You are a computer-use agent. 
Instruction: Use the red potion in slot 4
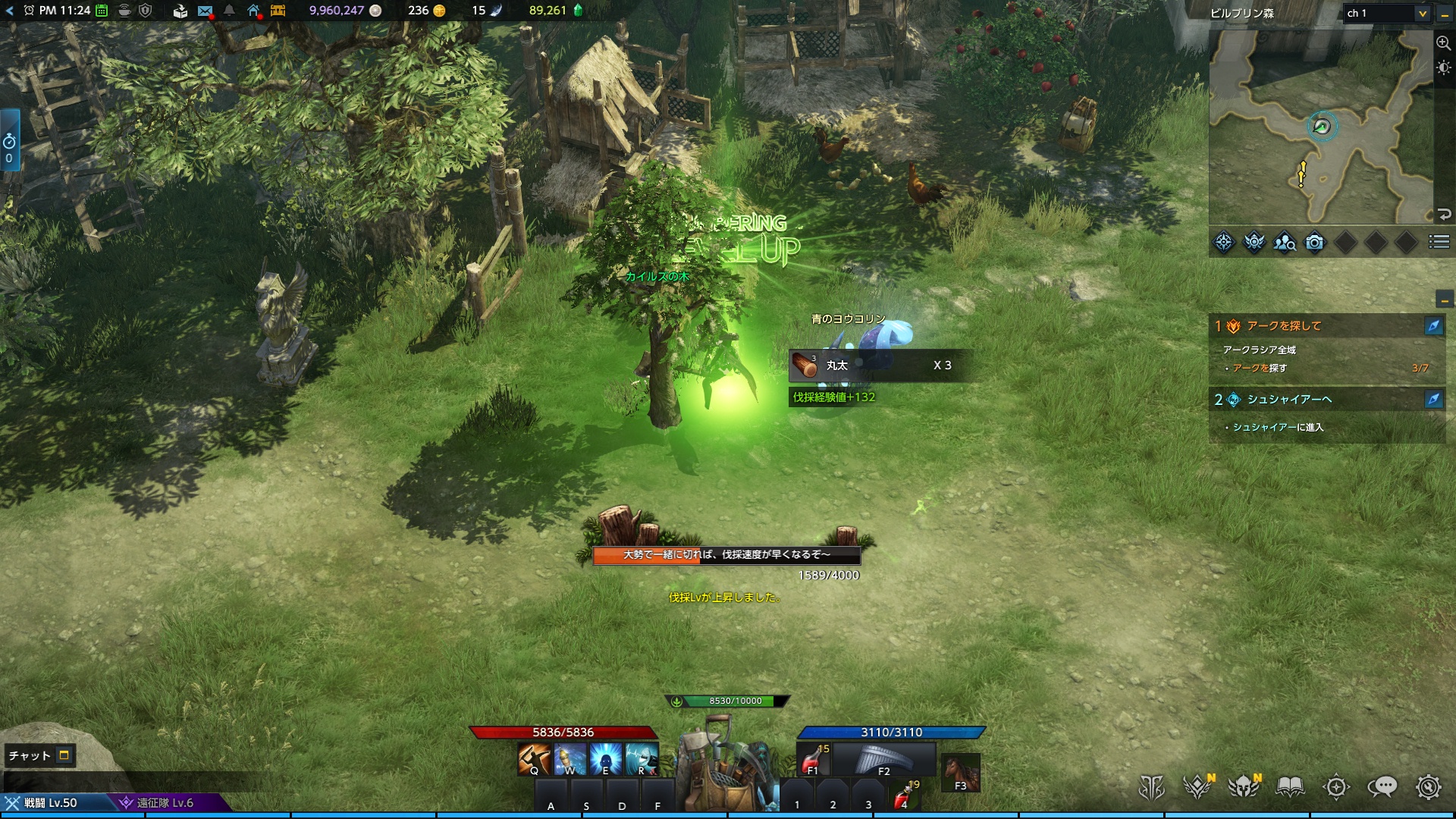[x=902, y=796]
